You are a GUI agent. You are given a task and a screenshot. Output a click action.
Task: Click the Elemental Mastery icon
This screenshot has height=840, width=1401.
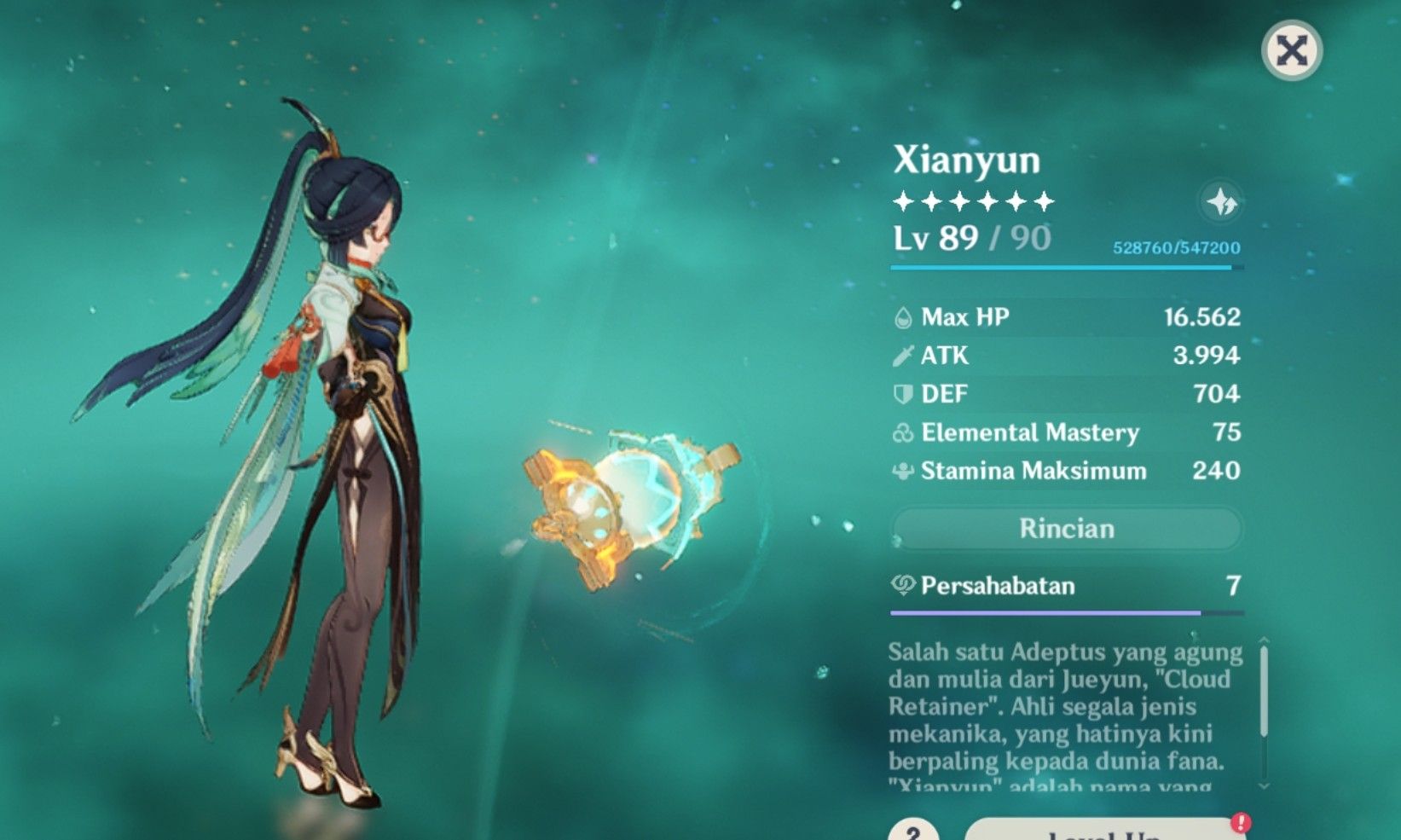(x=901, y=433)
